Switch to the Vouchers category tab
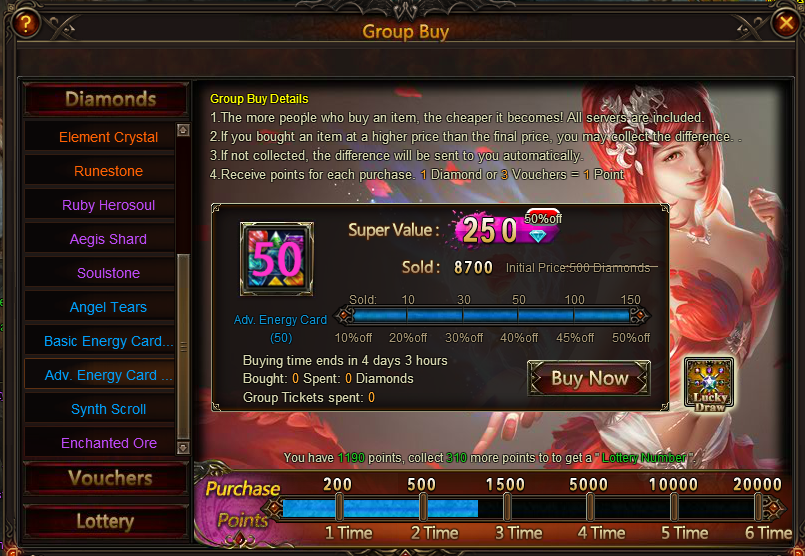805x556 pixels. tap(106, 478)
